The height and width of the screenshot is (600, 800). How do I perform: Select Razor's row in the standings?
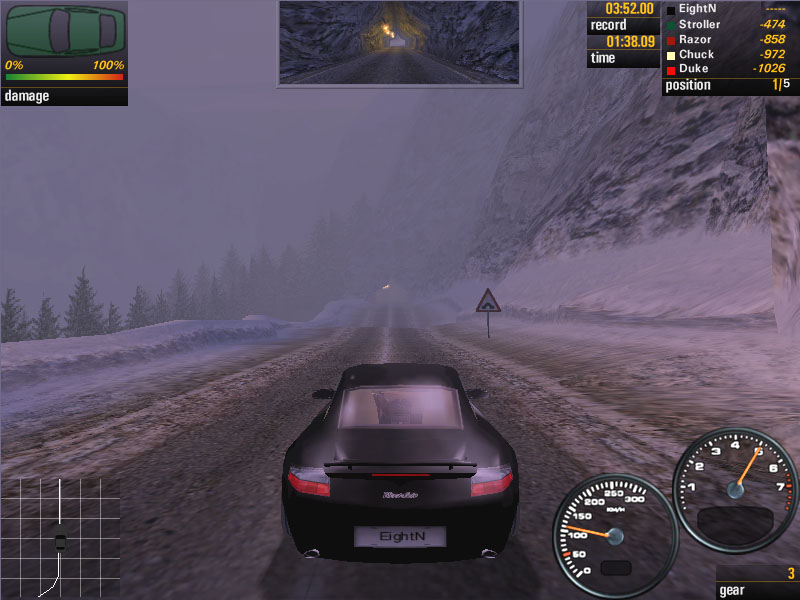pos(729,39)
